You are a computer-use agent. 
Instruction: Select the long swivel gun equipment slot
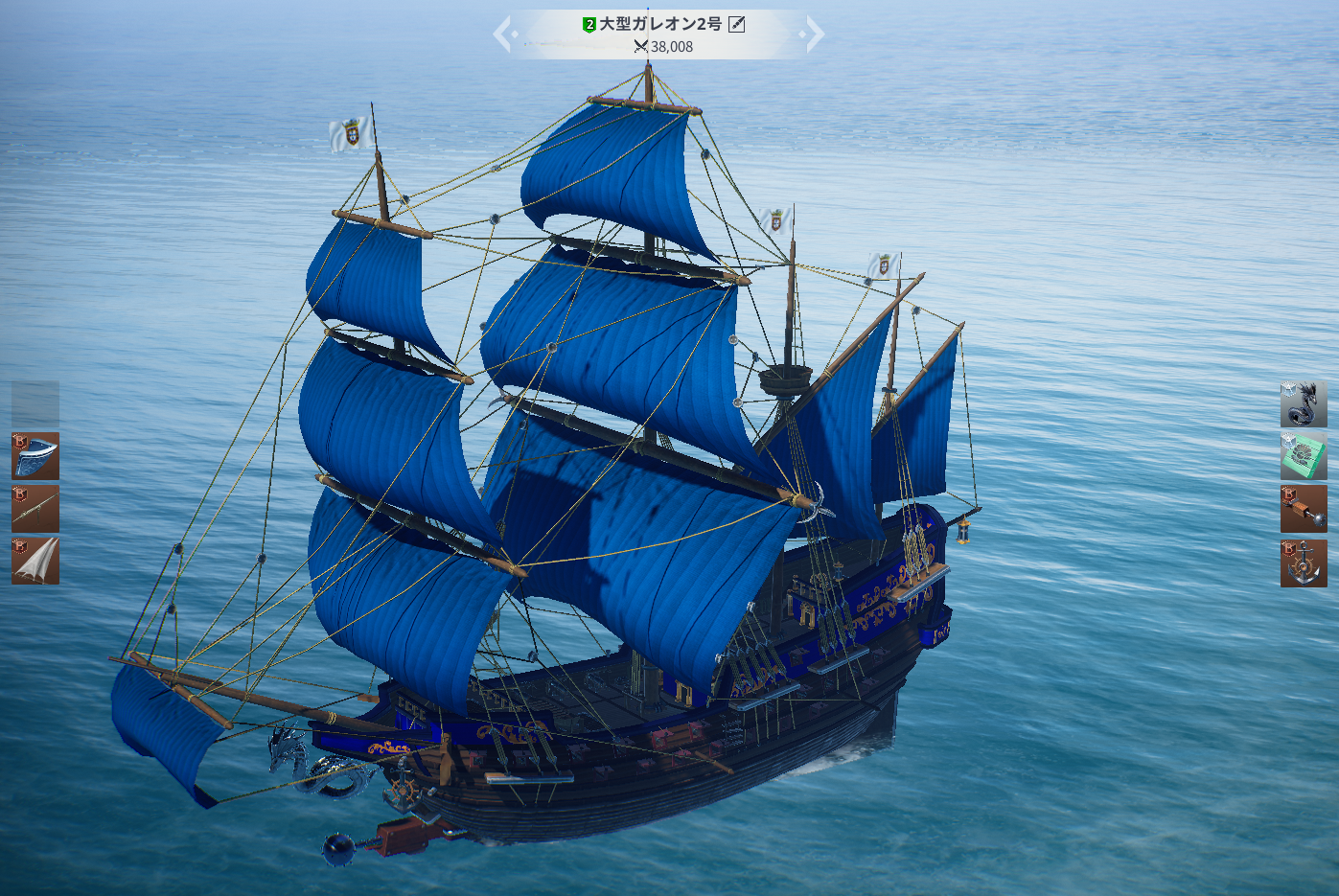pyautogui.click(x=35, y=509)
